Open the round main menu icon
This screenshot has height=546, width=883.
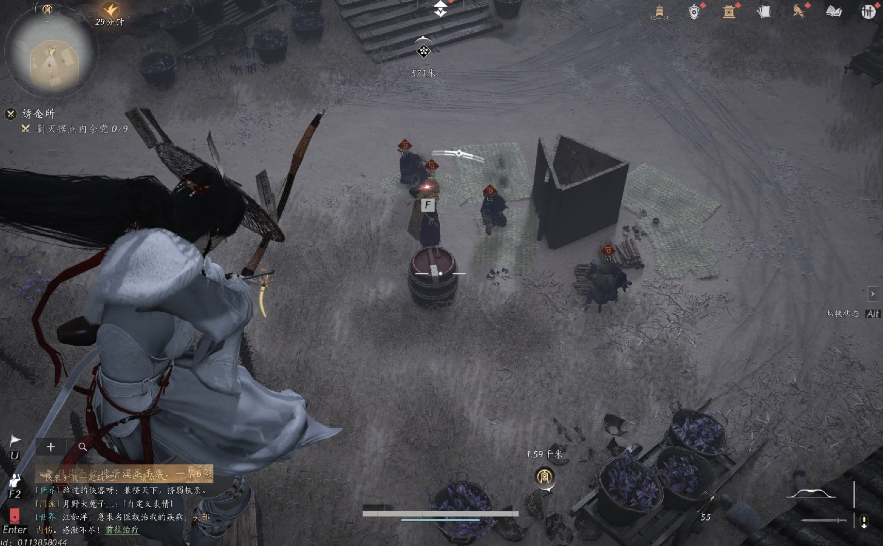pyautogui.click(x=867, y=11)
